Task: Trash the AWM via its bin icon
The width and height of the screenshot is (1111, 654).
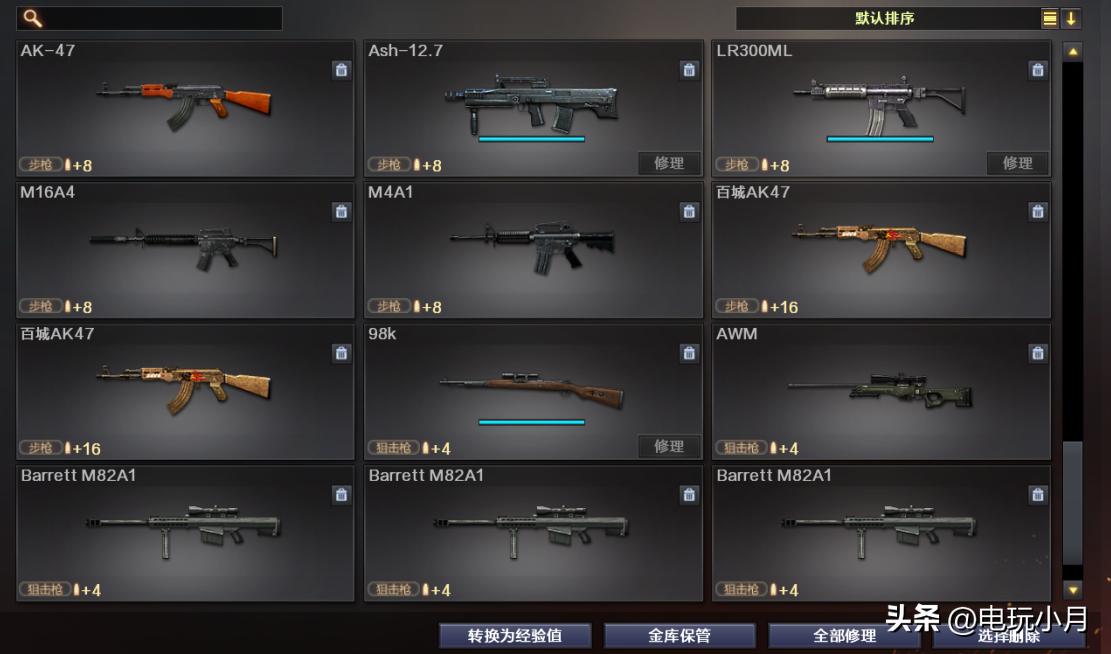Action: tap(1037, 354)
